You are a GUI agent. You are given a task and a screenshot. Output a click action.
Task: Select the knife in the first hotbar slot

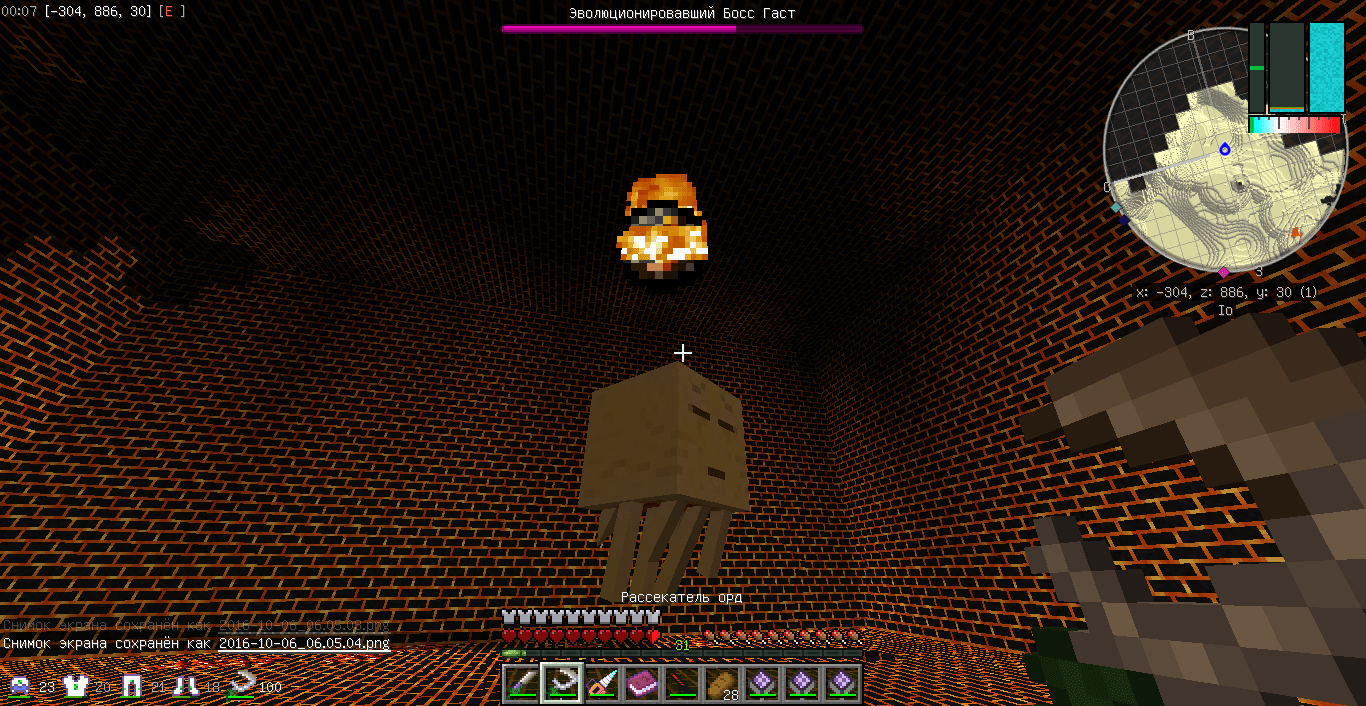pos(521,684)
